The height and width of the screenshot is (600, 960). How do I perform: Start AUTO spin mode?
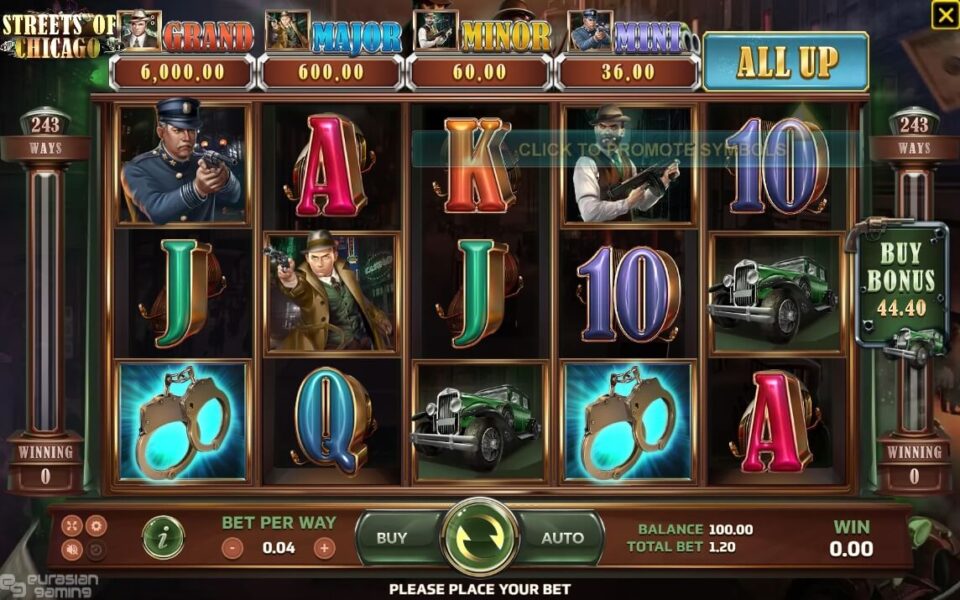coord(562,537)
